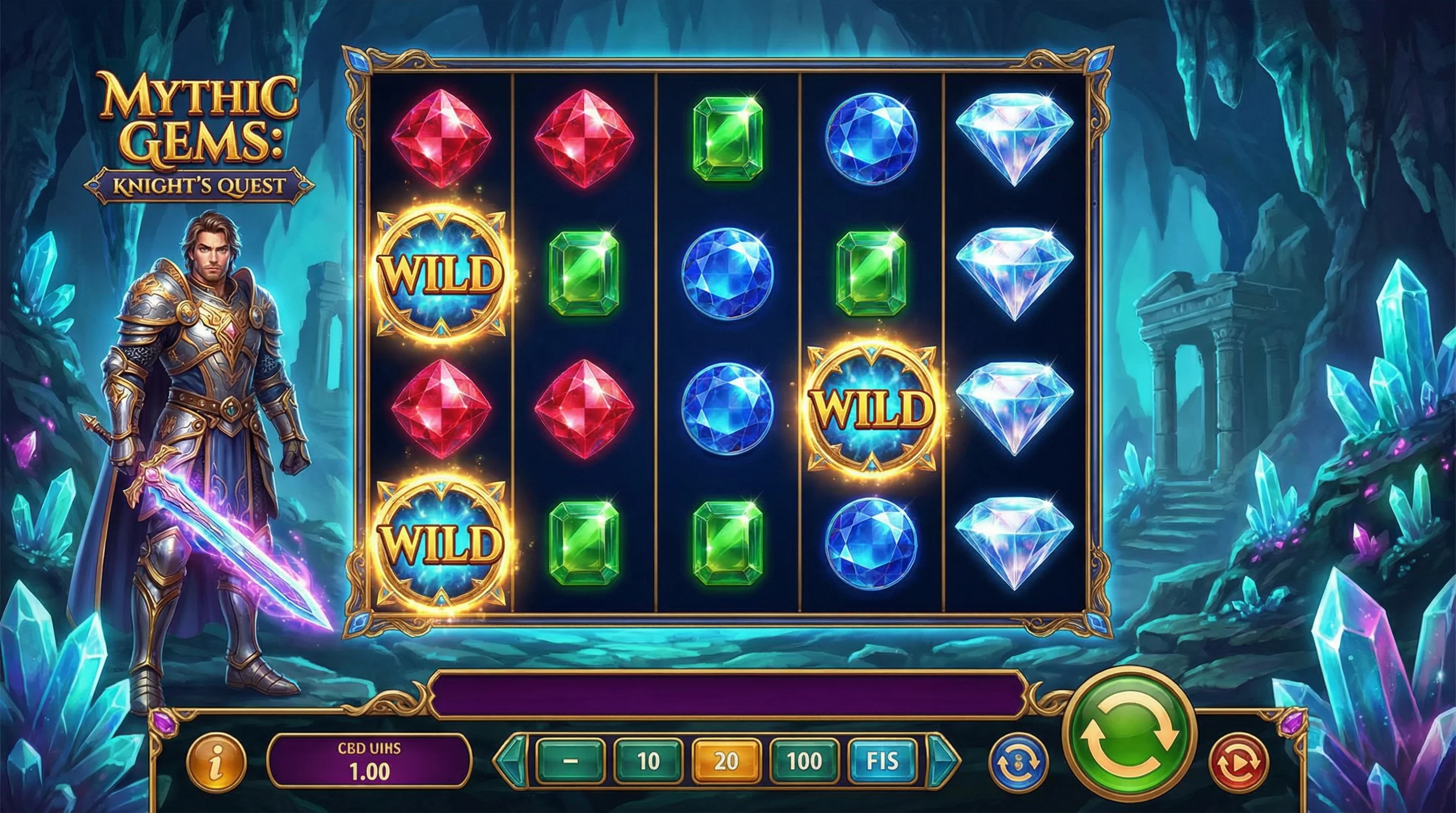
Task: Click the minus bet button
Action: [x=570, y=761]
